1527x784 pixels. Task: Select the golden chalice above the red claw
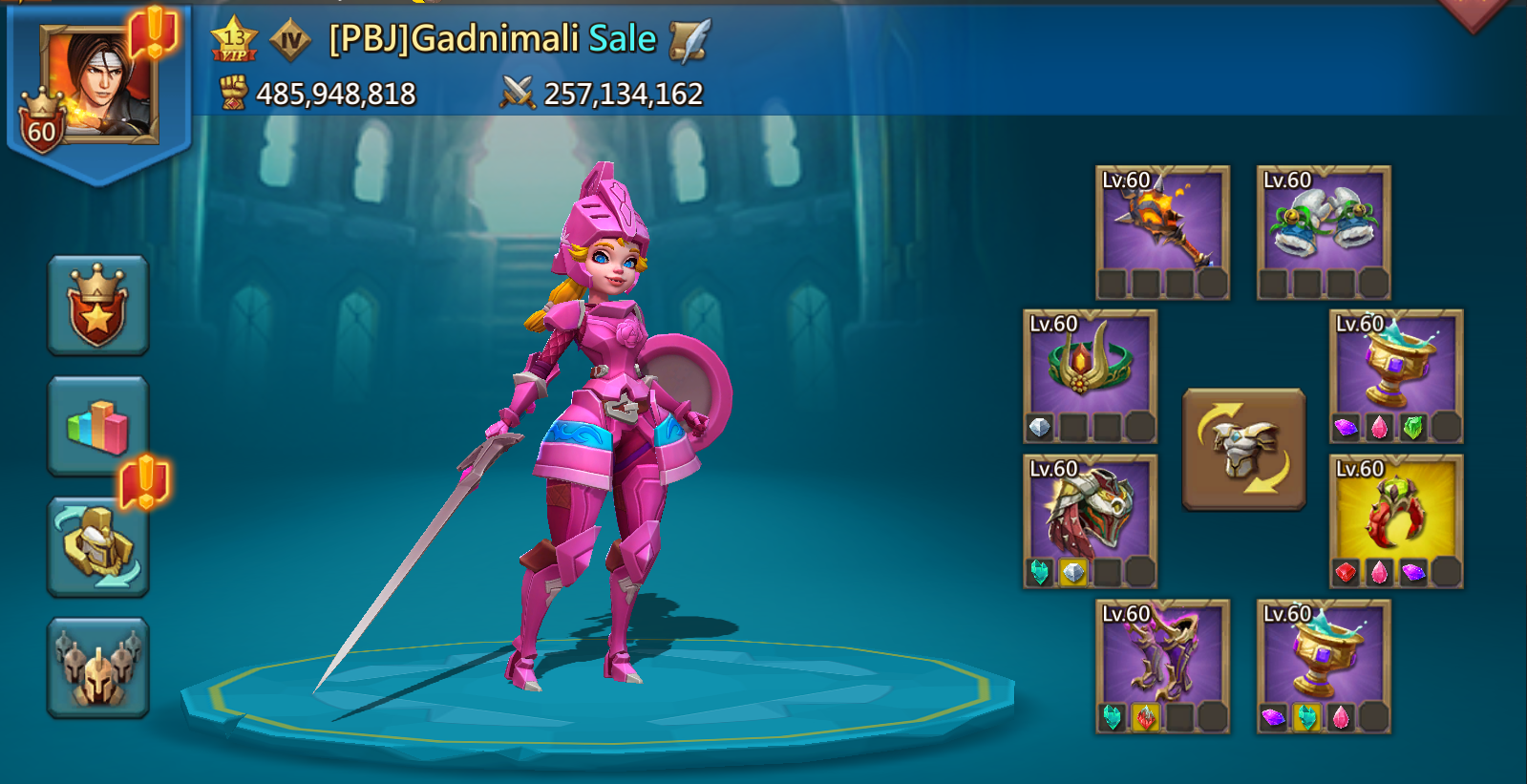point(1396,375)
